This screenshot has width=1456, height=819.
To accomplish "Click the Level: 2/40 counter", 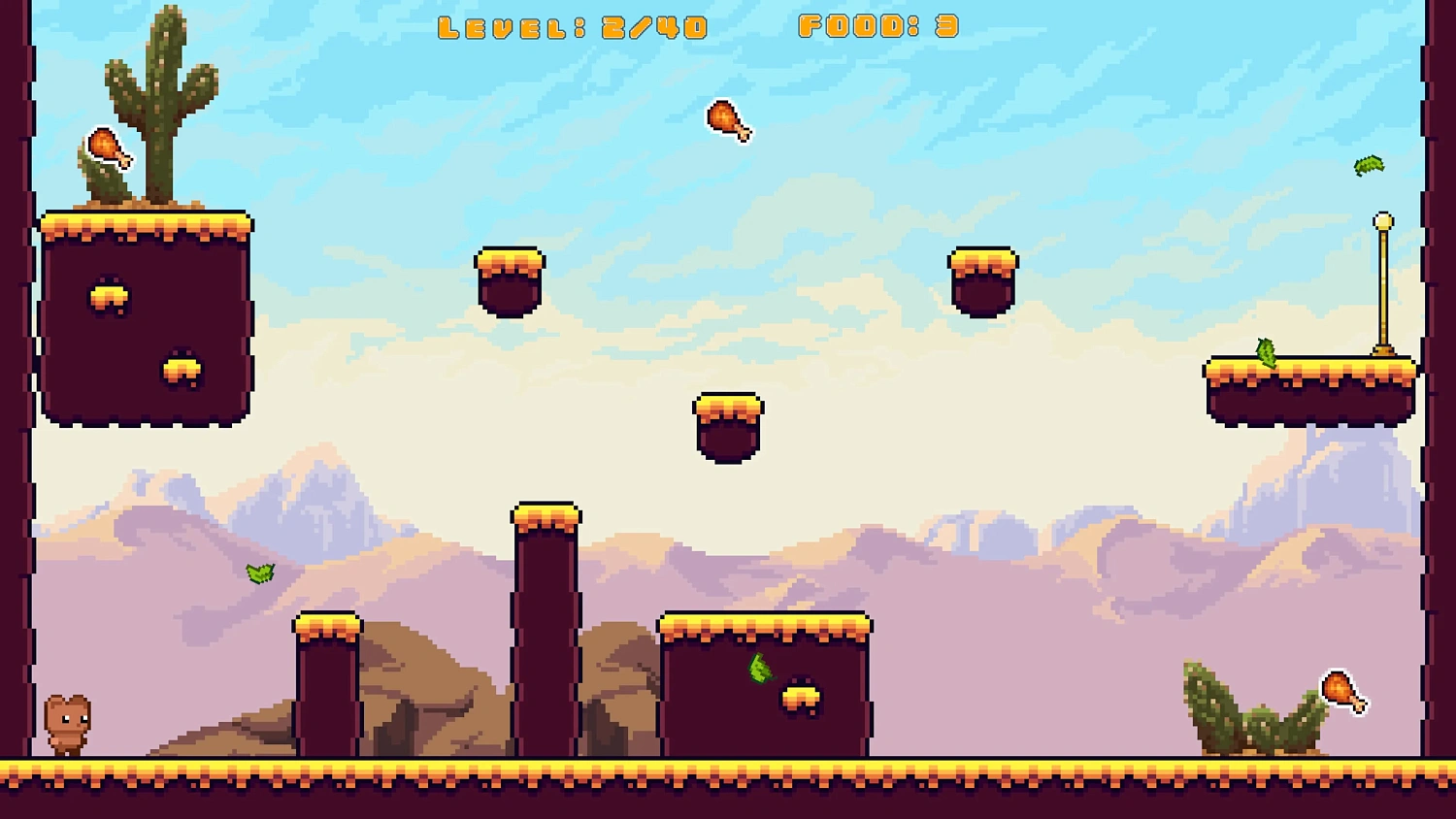I will click(575, 26).
